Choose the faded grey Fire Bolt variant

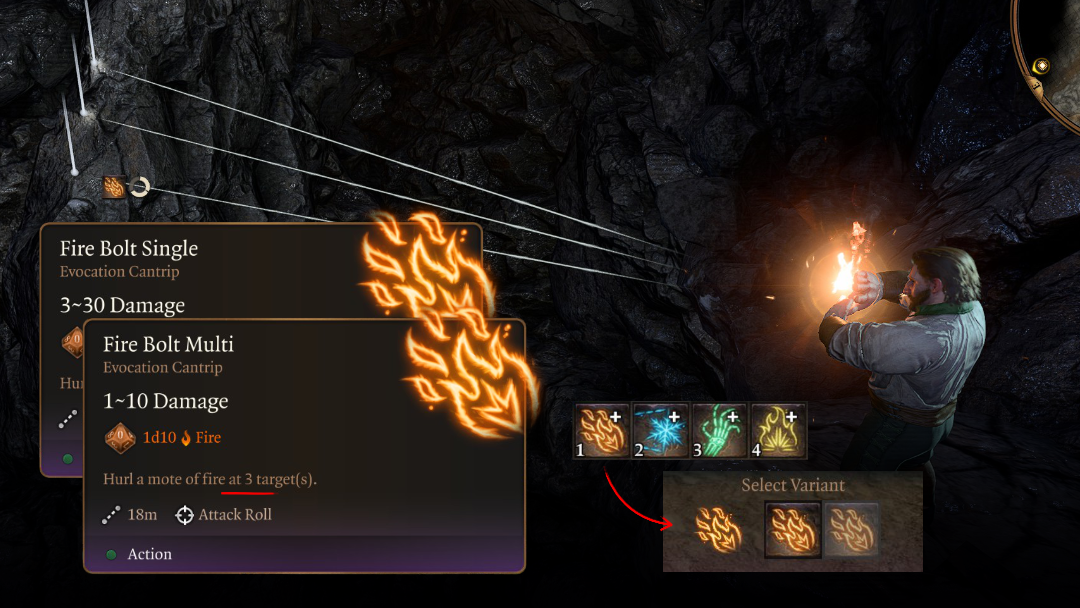pos(851,528)
